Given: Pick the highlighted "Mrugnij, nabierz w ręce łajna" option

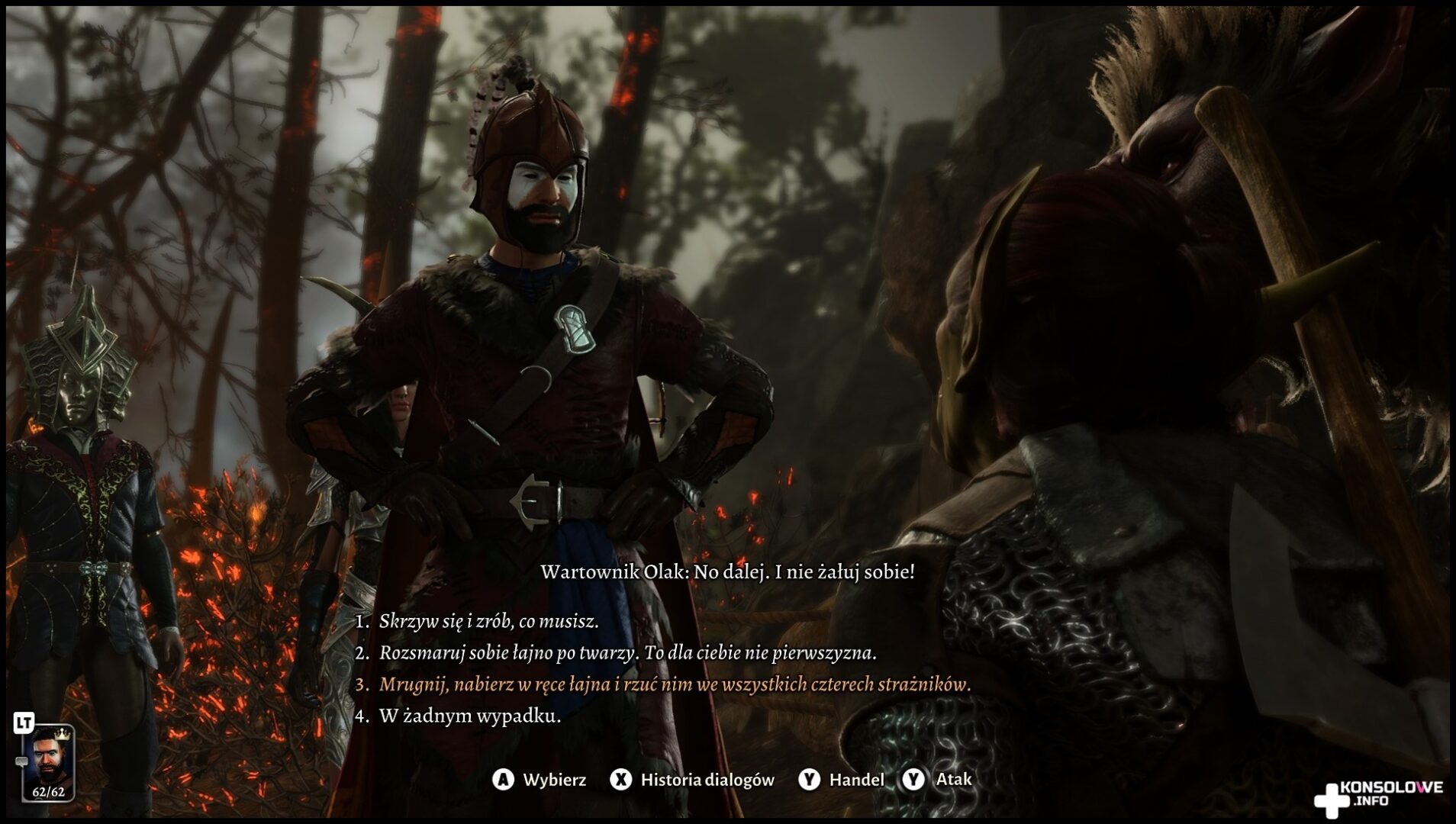Looking at the screenshot, I should pyautogui.click(x=675, y=685).
